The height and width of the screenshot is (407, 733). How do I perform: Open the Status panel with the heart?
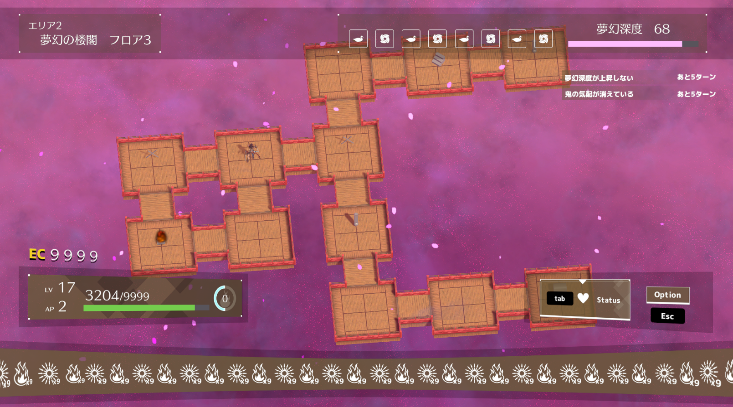point(584,299)
